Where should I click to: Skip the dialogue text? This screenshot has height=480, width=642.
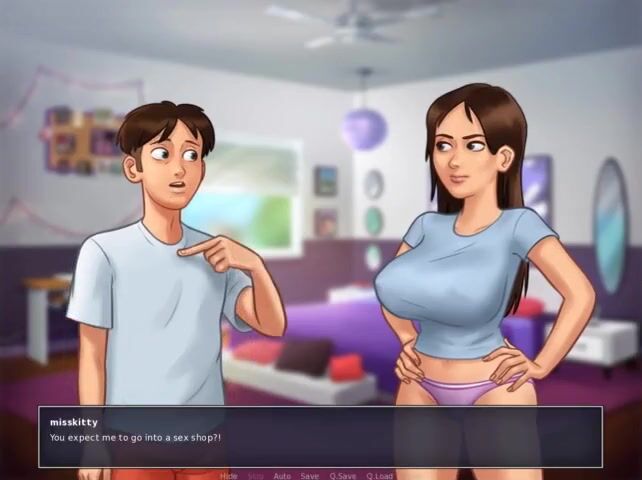point(256,476)
